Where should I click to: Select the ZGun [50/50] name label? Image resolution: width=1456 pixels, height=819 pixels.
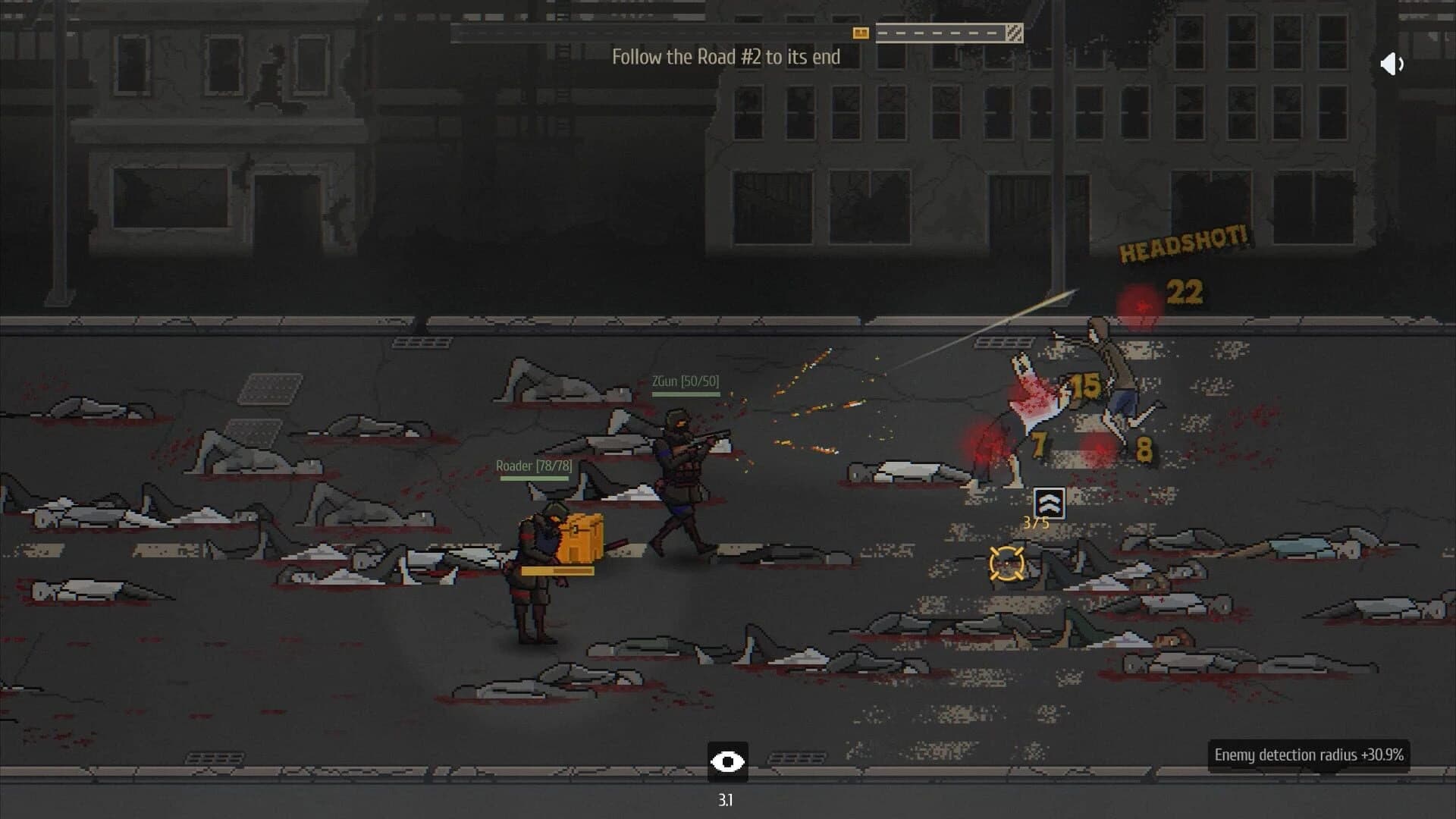point(683,381)
